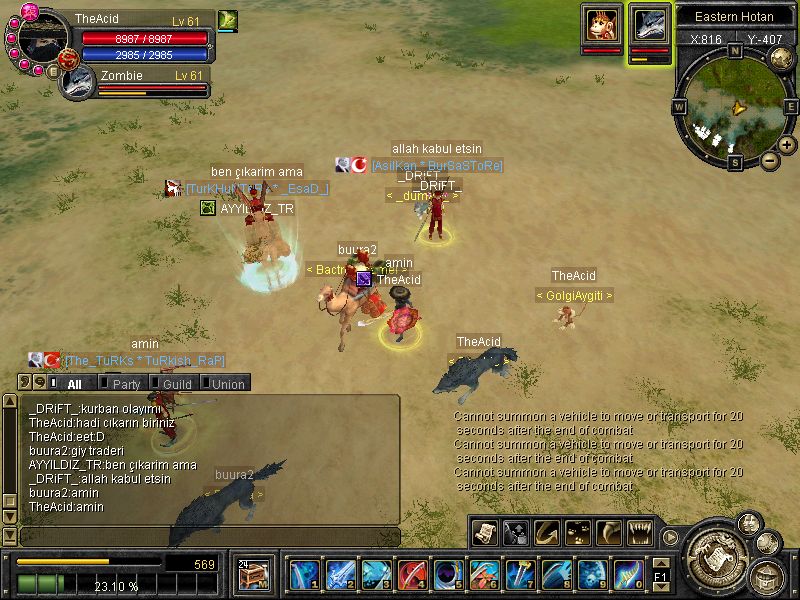Image resolution: width=800 pixels, height=600 pixels.
Task: Zoom out the minimap with minus button
Action: [x=769, y=160]
